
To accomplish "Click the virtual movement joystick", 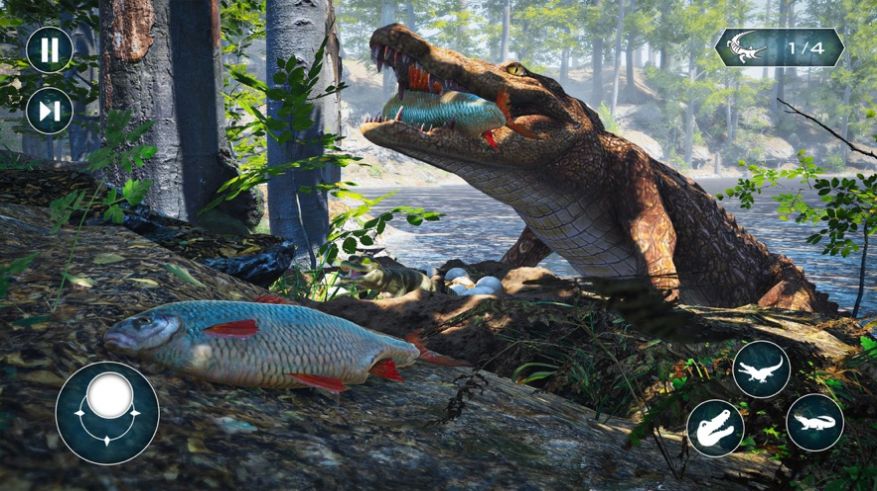I will (107, 411).
